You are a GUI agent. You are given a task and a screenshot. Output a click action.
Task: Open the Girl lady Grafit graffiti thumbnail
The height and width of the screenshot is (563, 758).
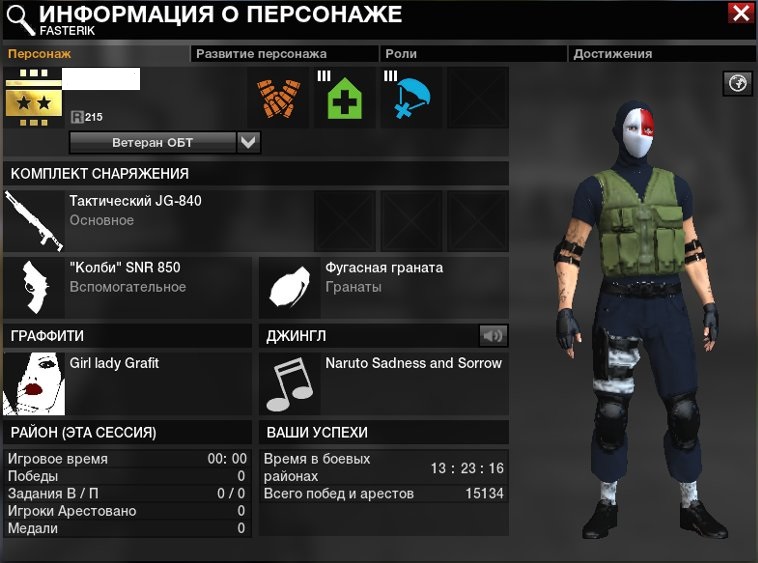(x=35, y=383)
